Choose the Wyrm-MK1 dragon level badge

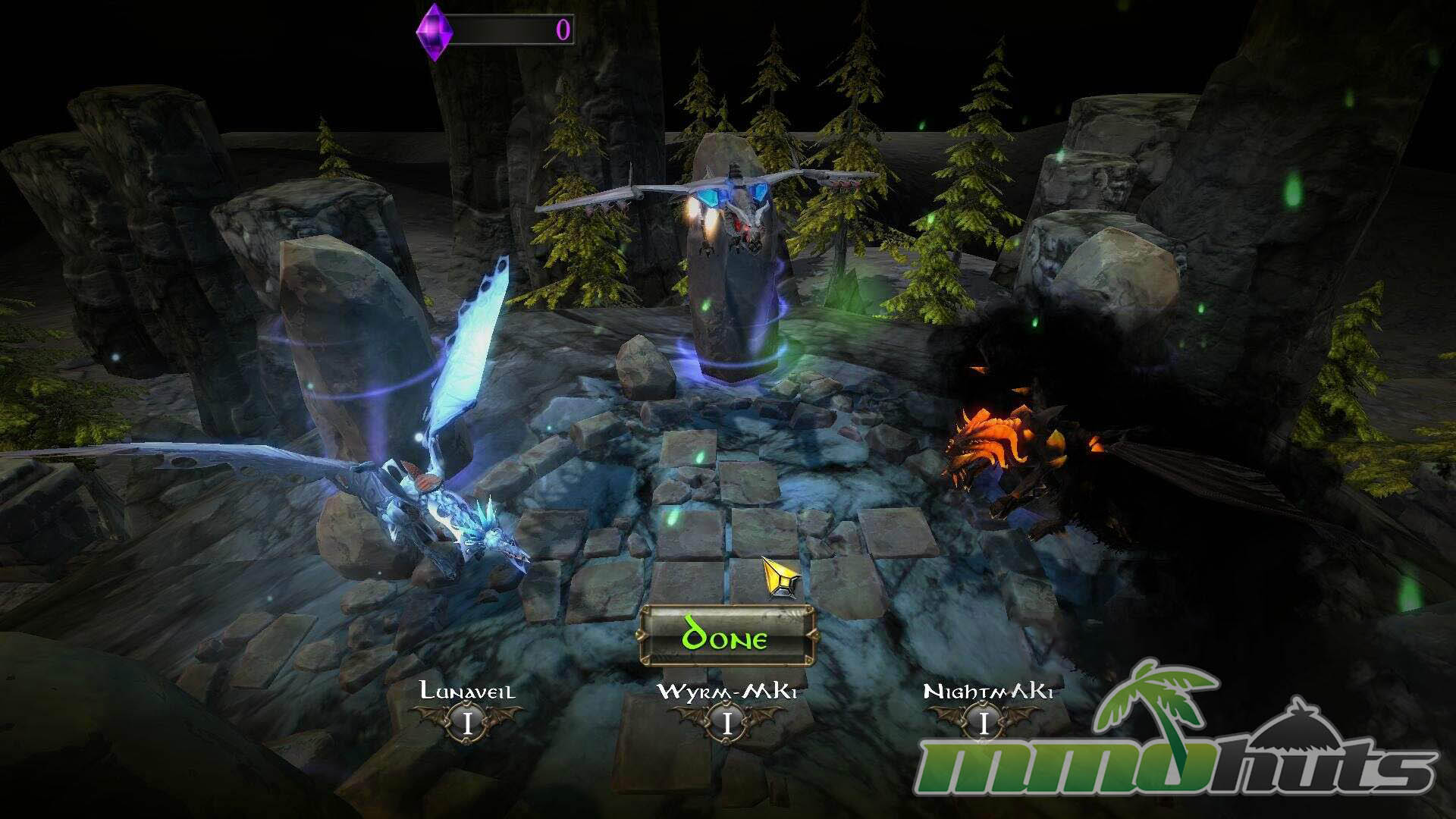(726, 723)
